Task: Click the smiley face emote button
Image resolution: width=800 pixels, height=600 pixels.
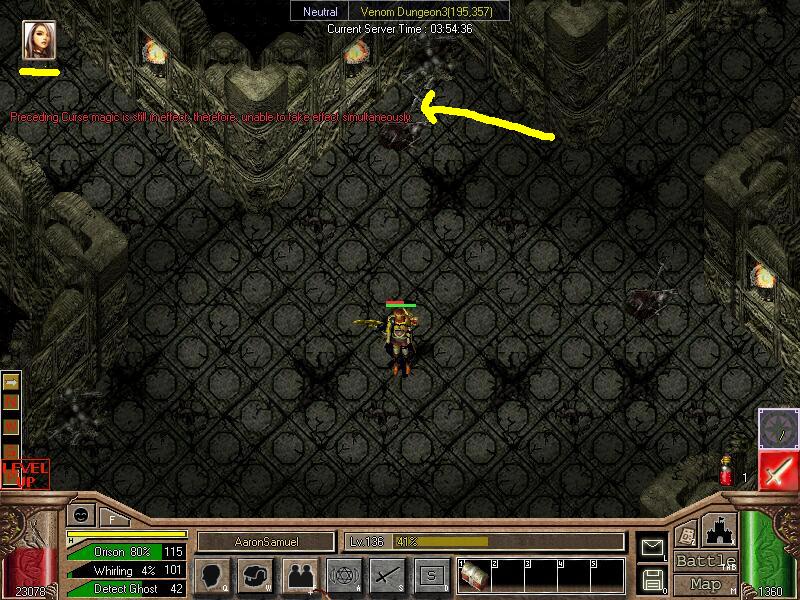Action: tap(80, 514)
